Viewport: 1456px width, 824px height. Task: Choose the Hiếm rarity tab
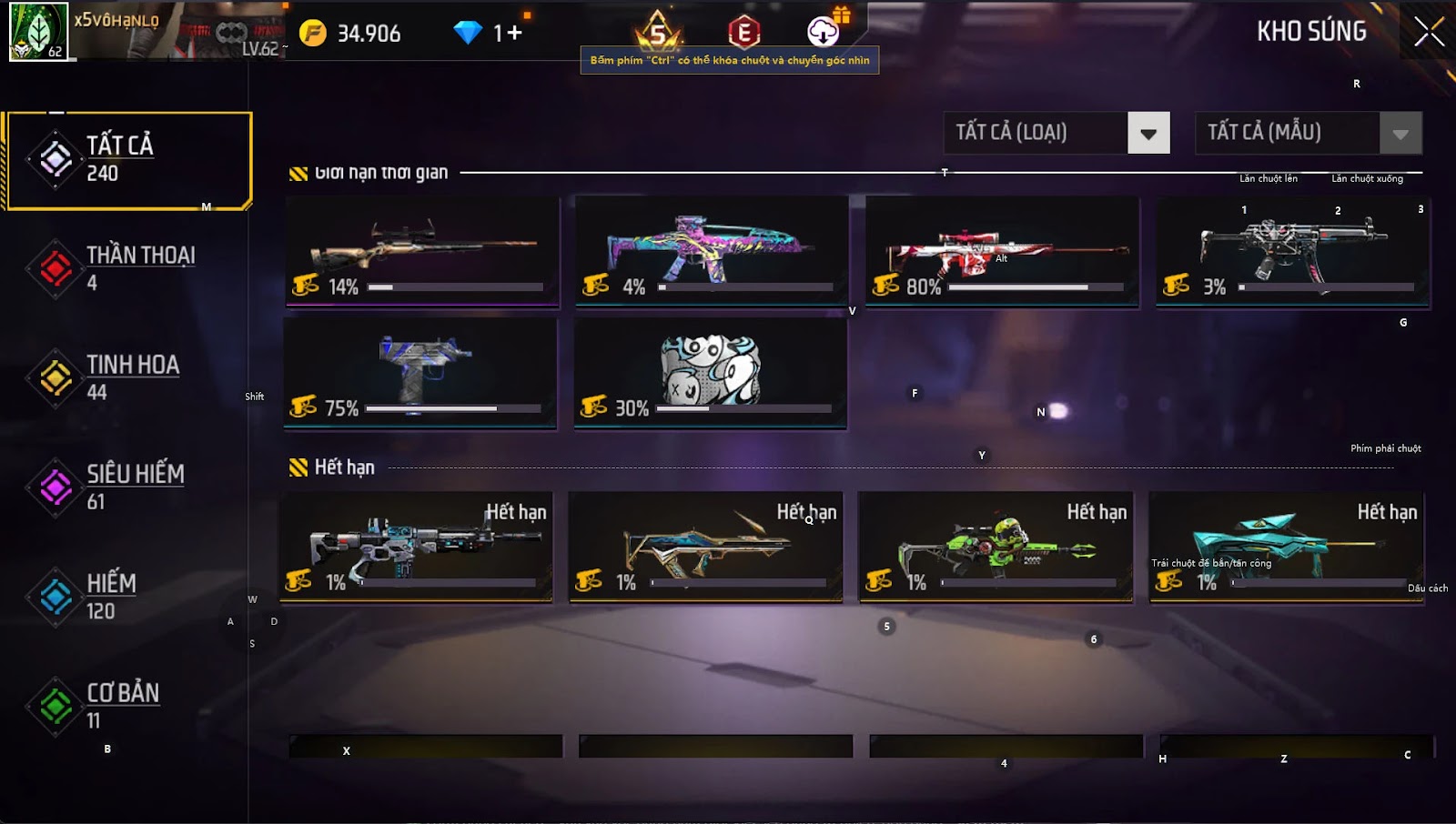click(x=127, y=597)
